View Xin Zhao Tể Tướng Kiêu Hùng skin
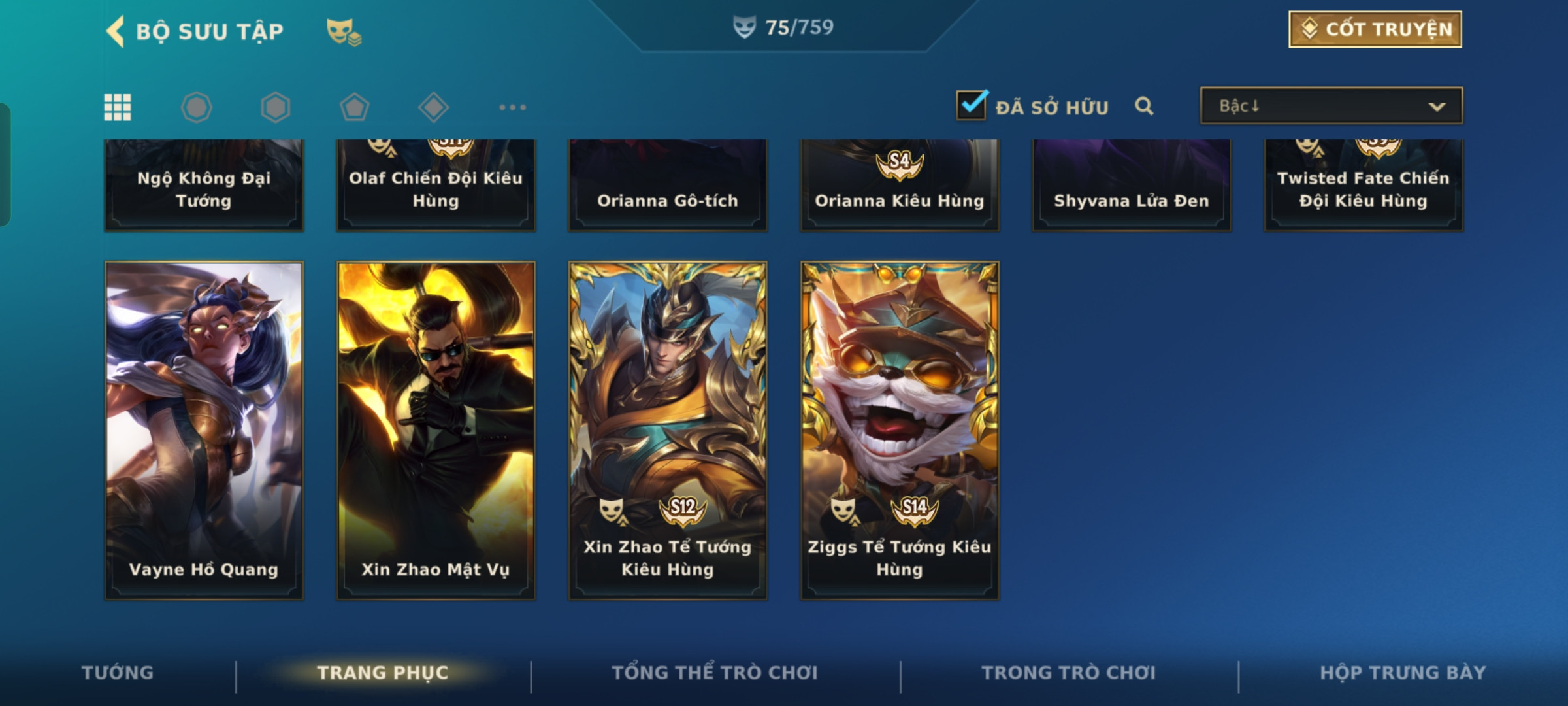This screenshot has width=1568, height=706. pos(668,430)
